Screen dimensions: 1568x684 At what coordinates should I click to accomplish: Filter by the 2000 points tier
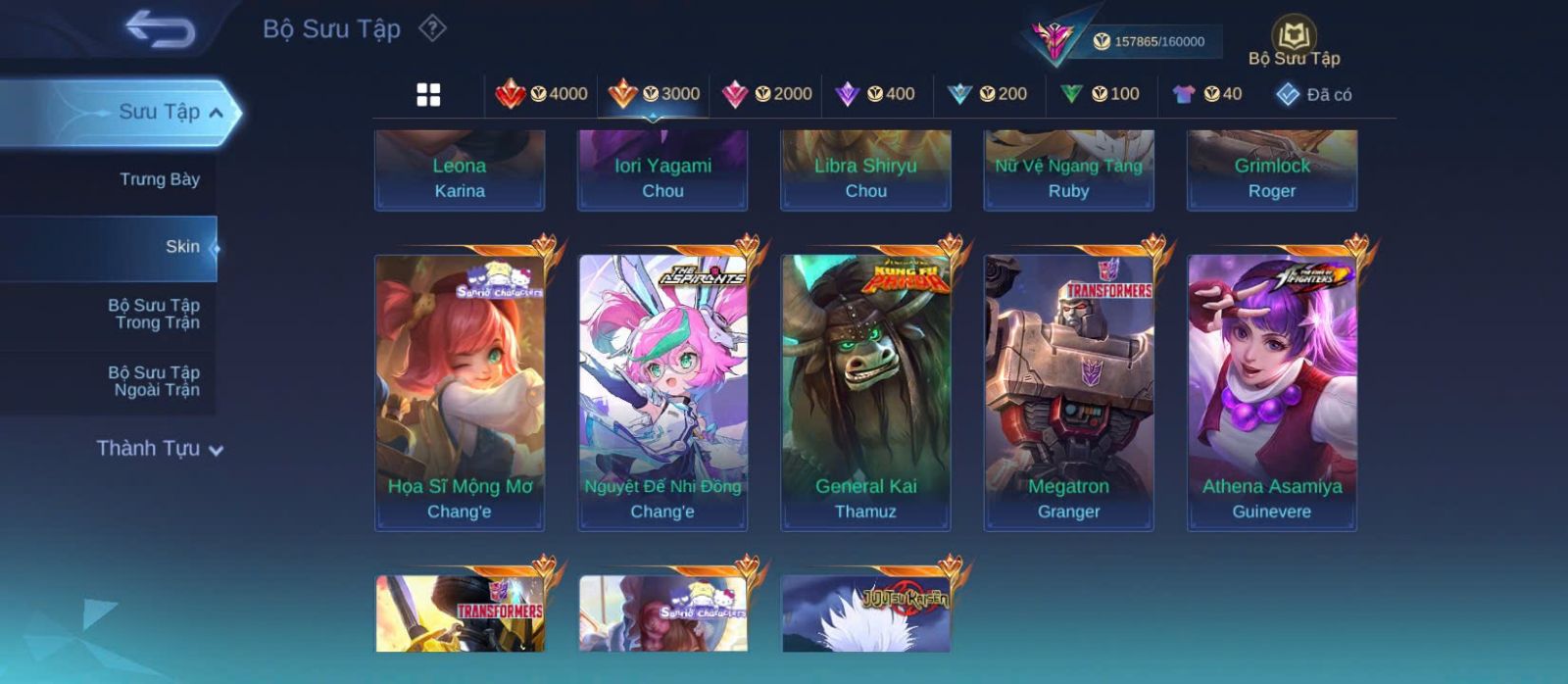click(x=767, y=94)
